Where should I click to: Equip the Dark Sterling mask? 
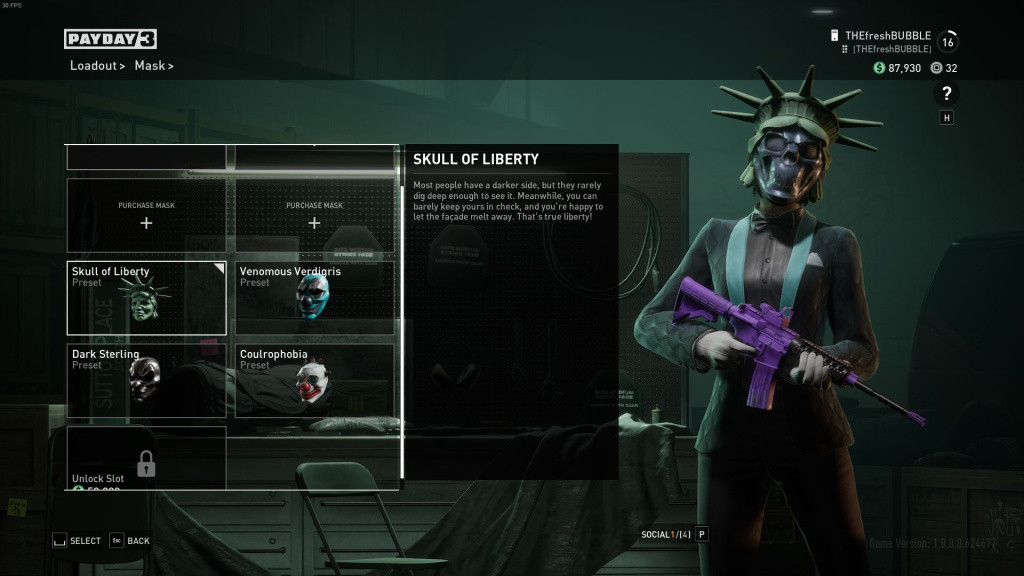(146, 380)
